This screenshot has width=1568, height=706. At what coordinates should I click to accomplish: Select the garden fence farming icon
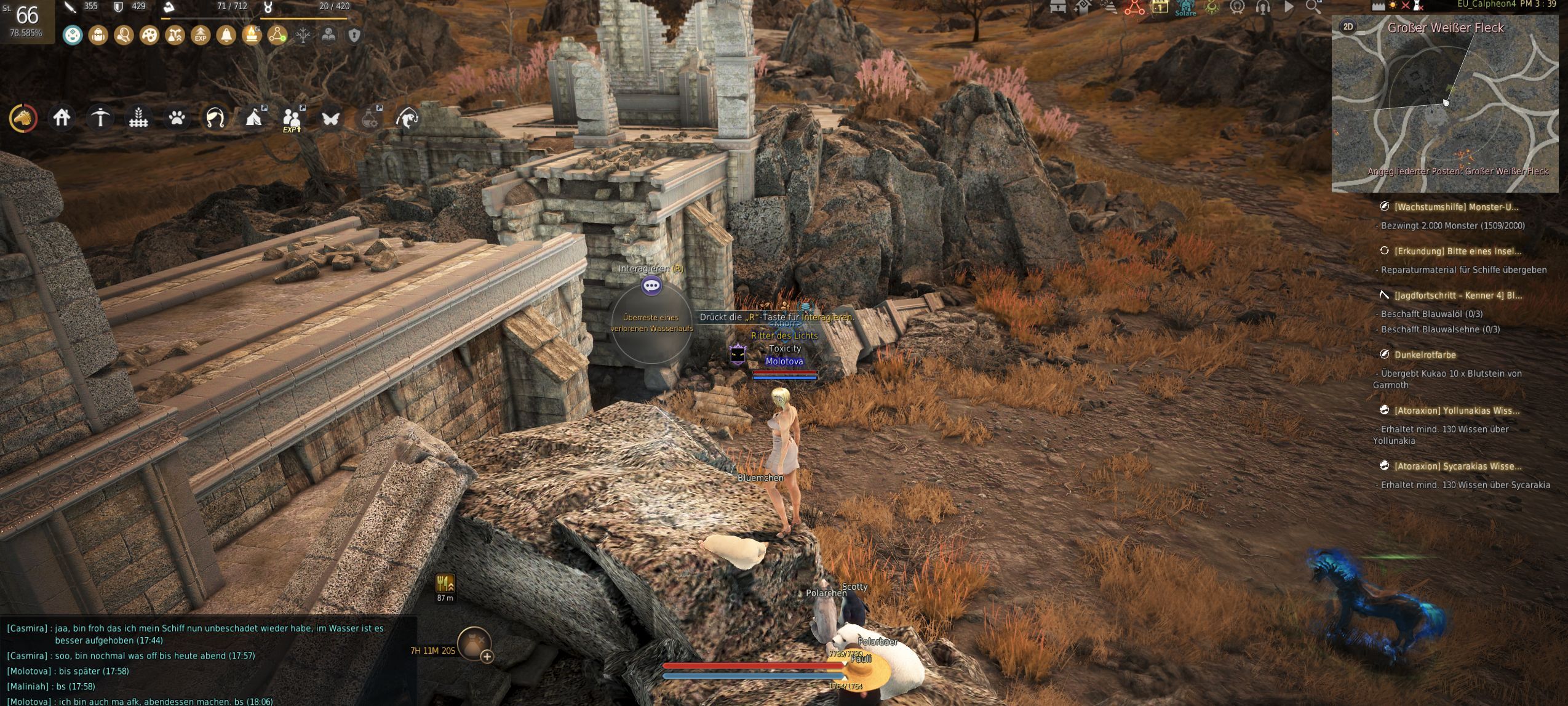[138, 117]
